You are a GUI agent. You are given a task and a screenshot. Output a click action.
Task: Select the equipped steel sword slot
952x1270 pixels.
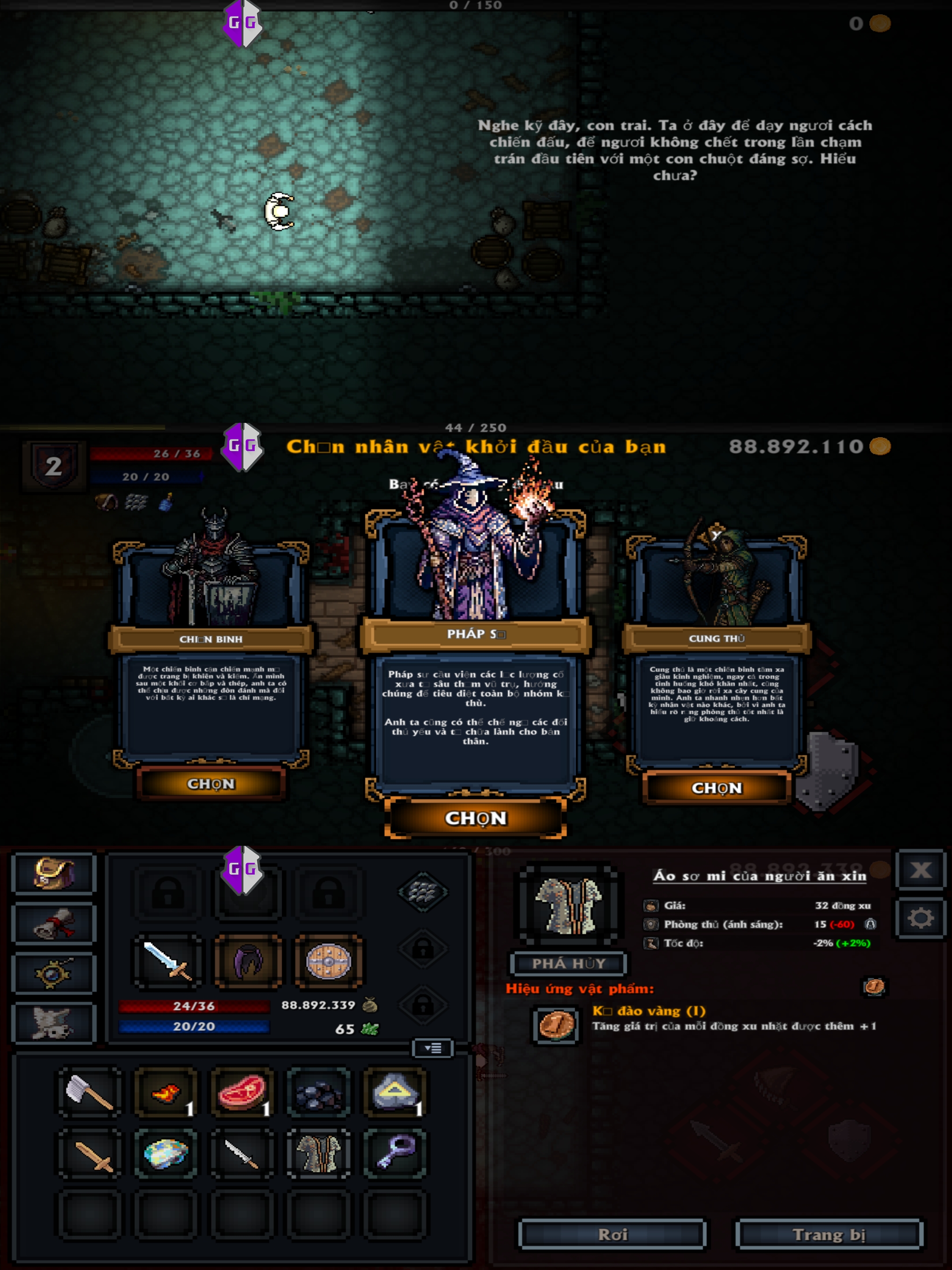[167, 961]
